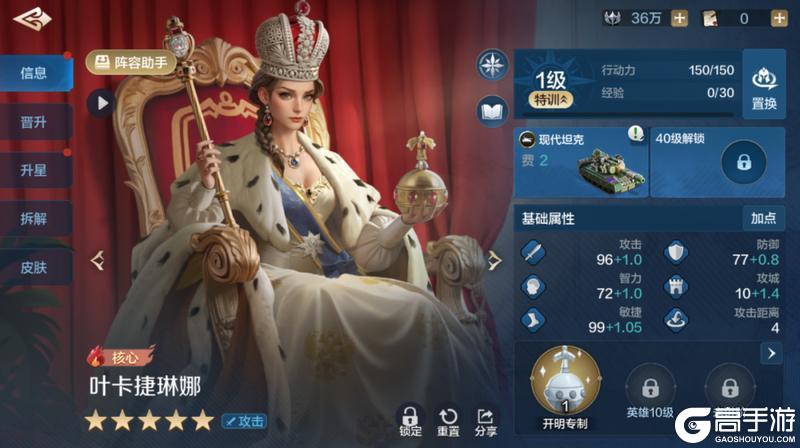Select the 升星 tab
800x448 pixels.
[x=34, y=170]
